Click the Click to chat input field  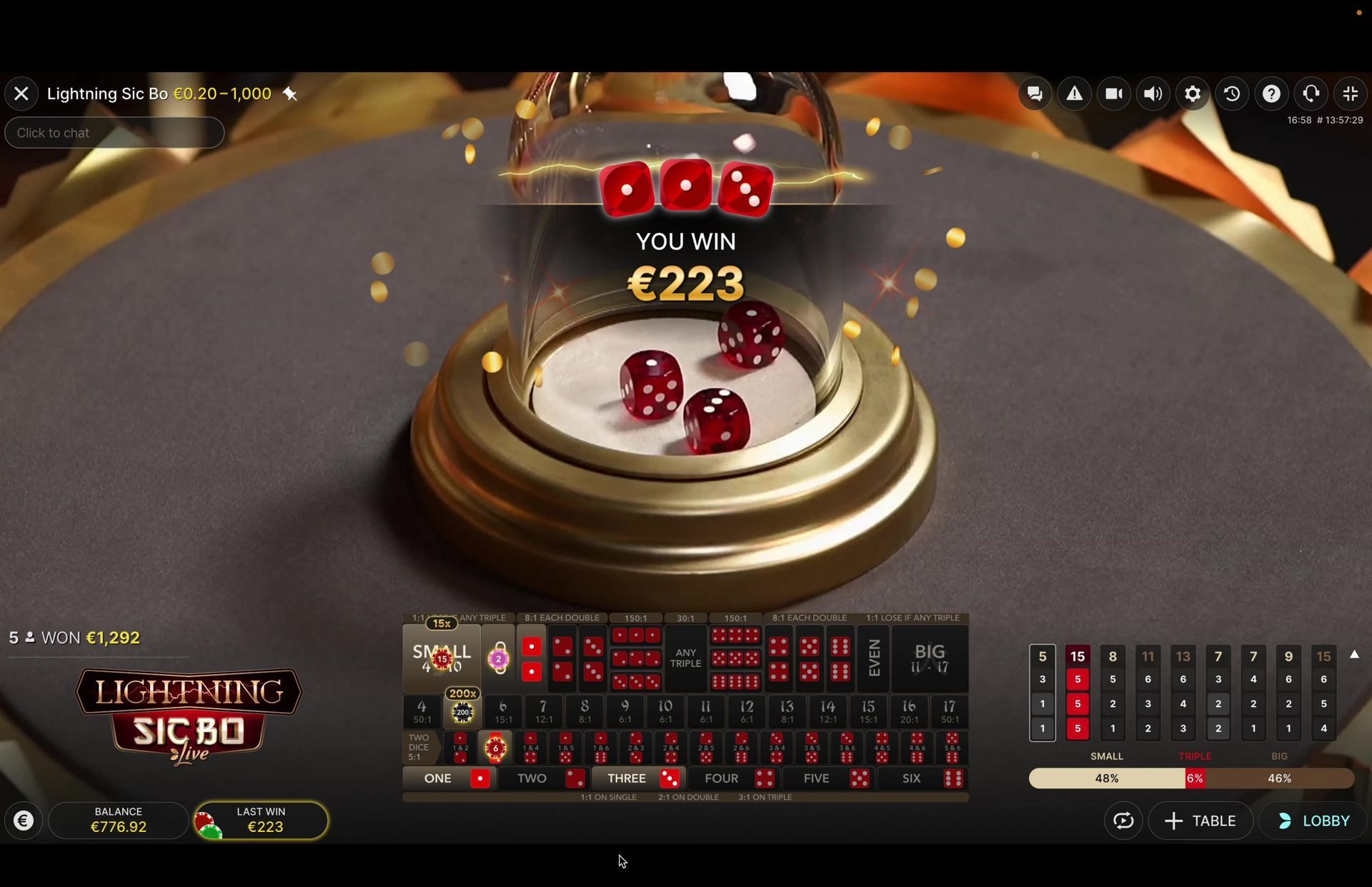click(x=114, y=132)
